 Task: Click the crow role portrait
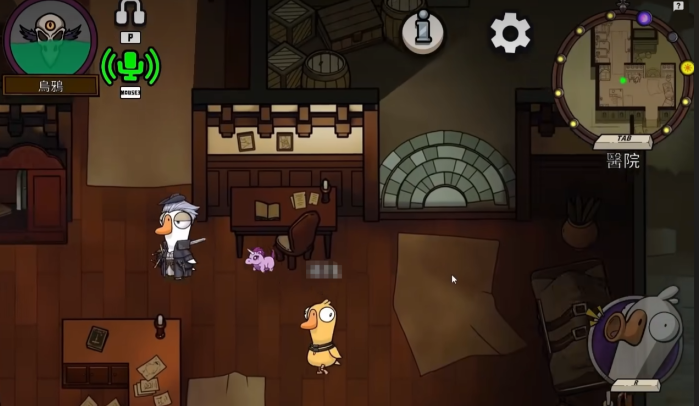coord(50,37)
